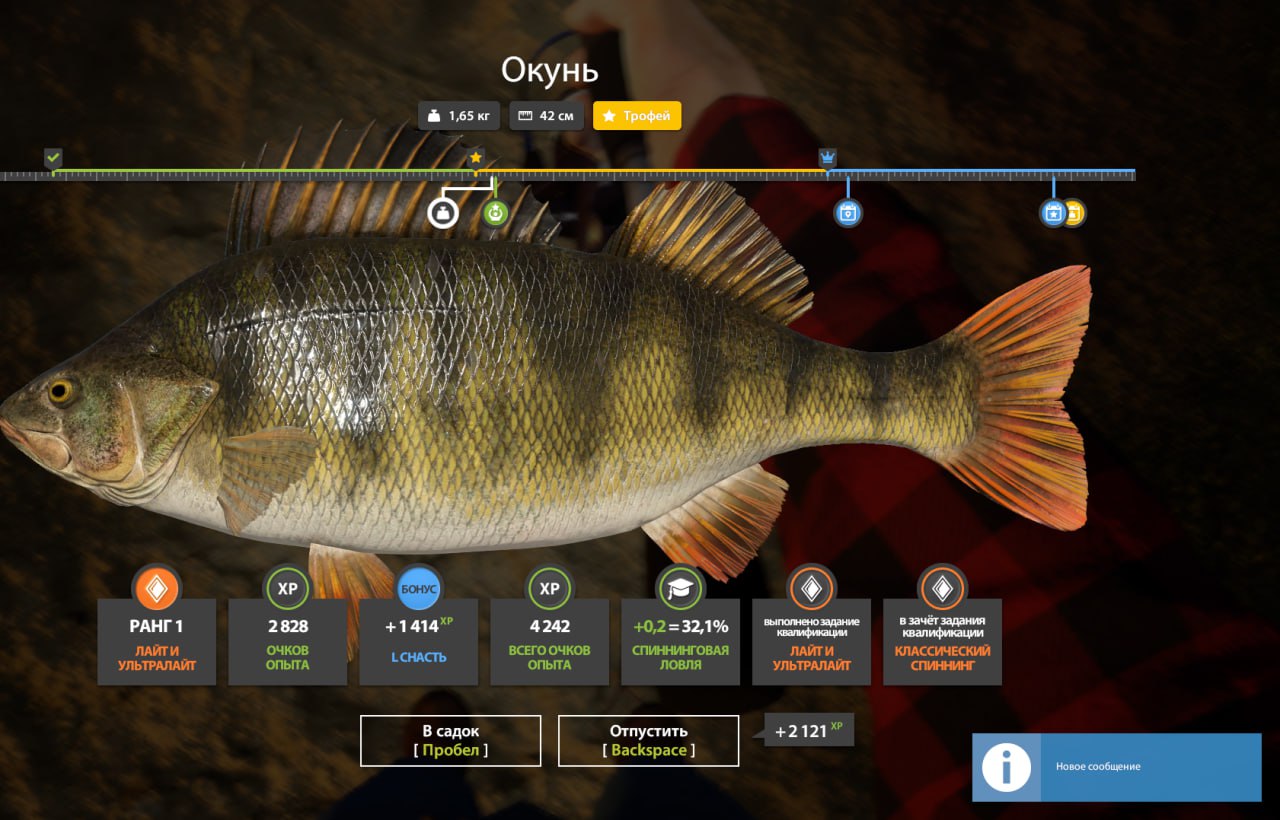Select the crown marker on the weight scale

pos(827,157)
